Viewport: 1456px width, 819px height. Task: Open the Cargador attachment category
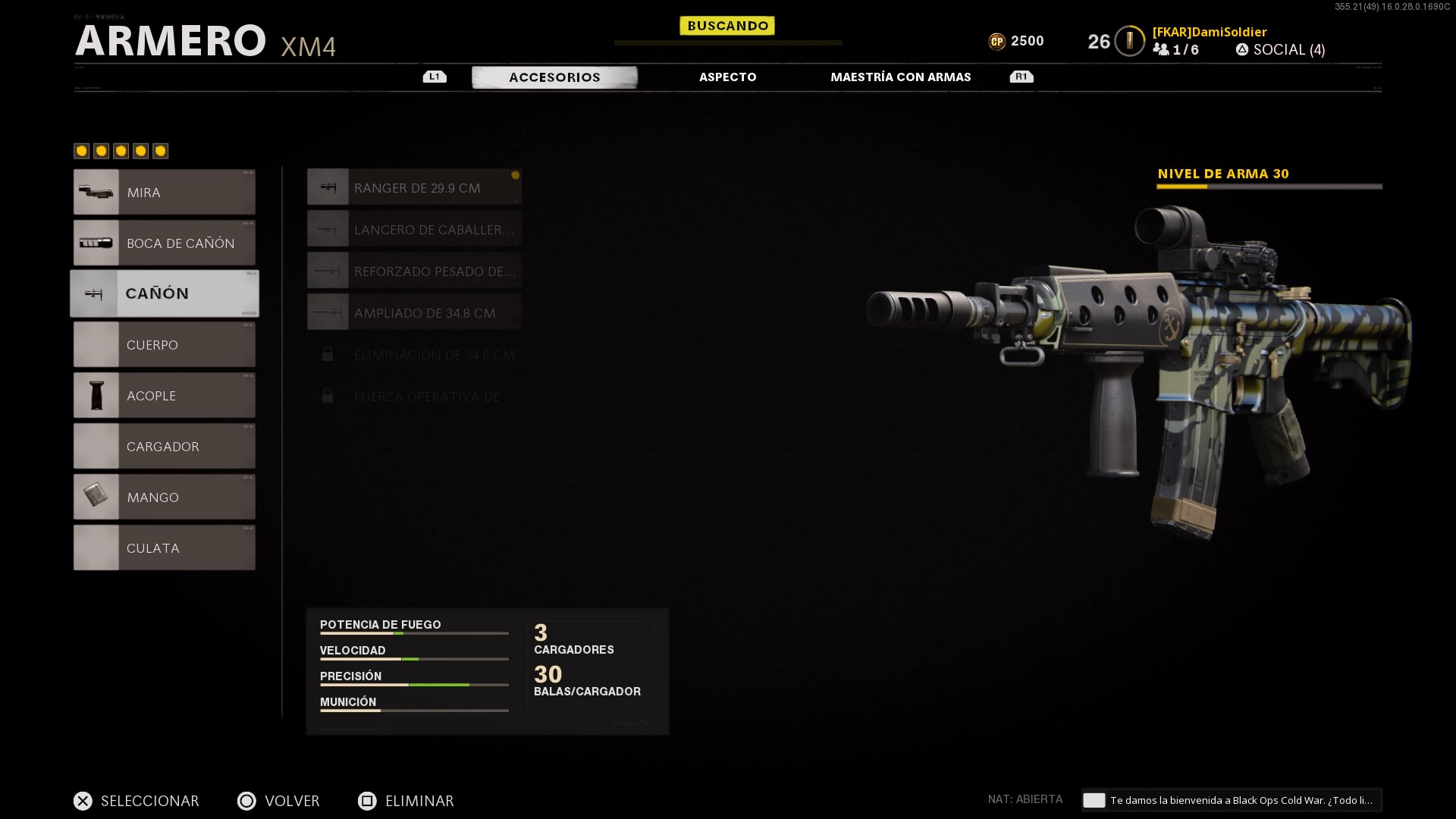coord(165,447)
